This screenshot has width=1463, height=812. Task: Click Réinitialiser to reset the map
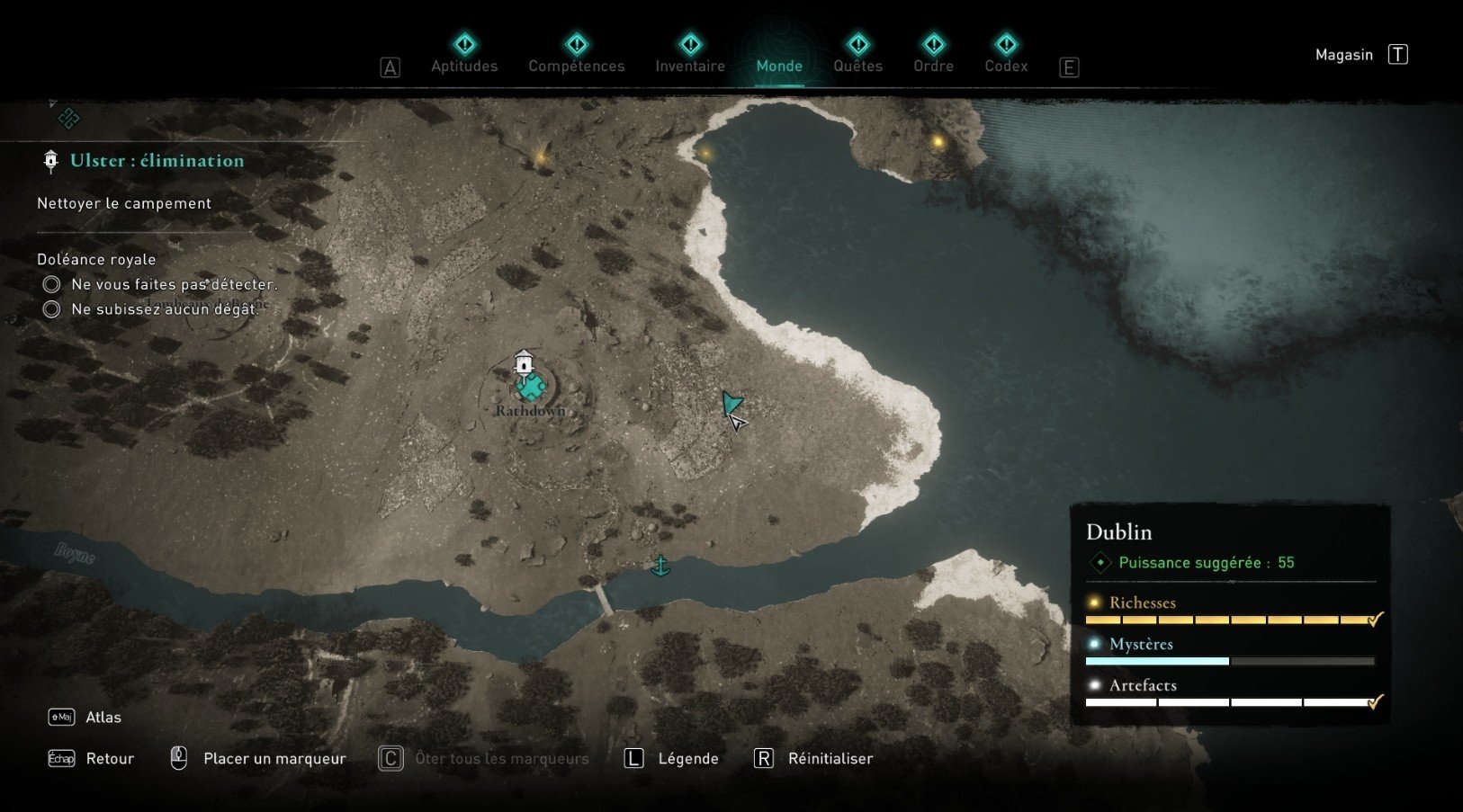830,758
